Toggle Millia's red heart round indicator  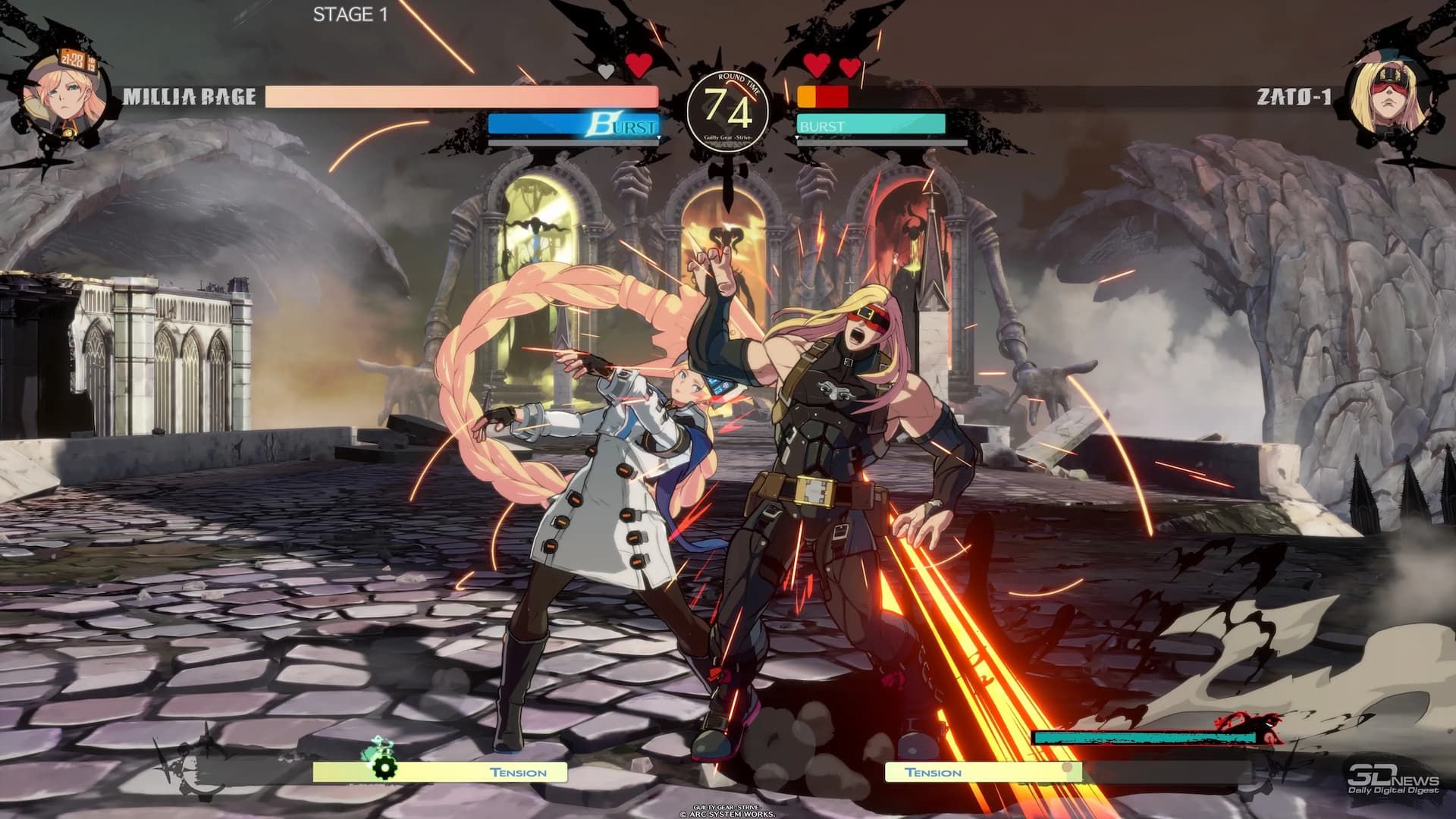(x=639, y=65)
